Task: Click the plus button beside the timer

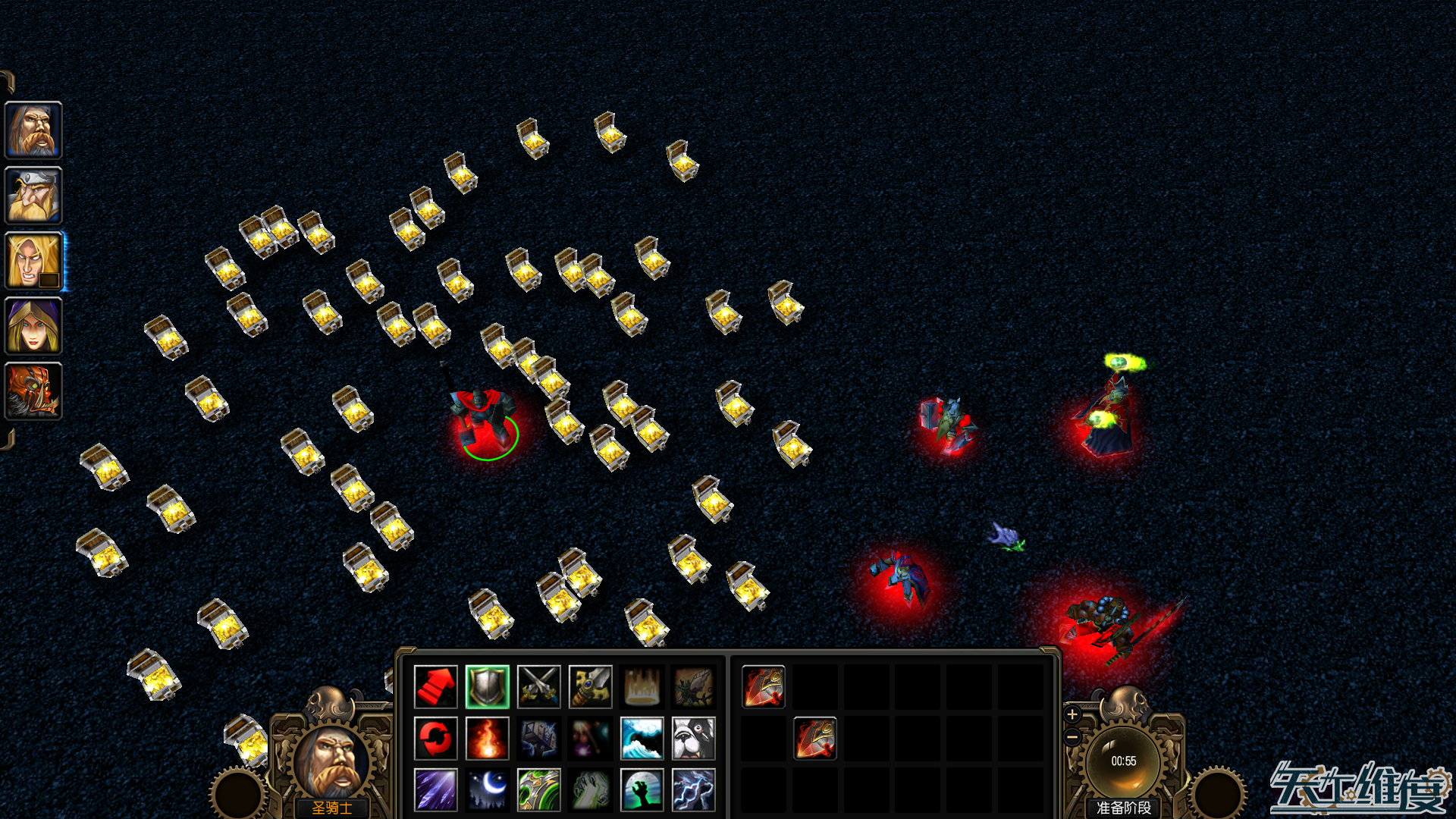Action: point(1072,714)
